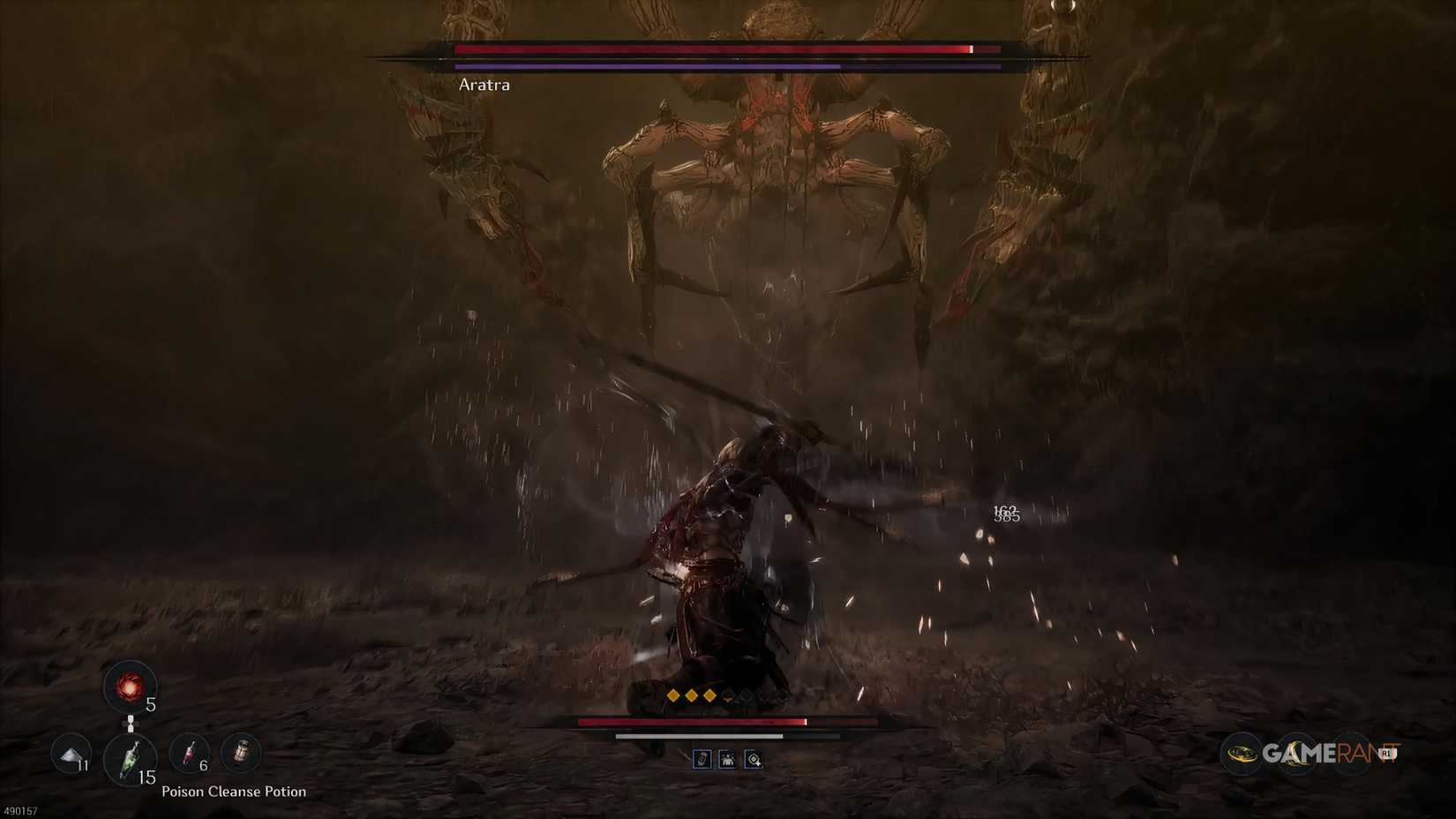Click the green hand status effect icon
The image size is (1456, 819).
(x=702, y=759)
